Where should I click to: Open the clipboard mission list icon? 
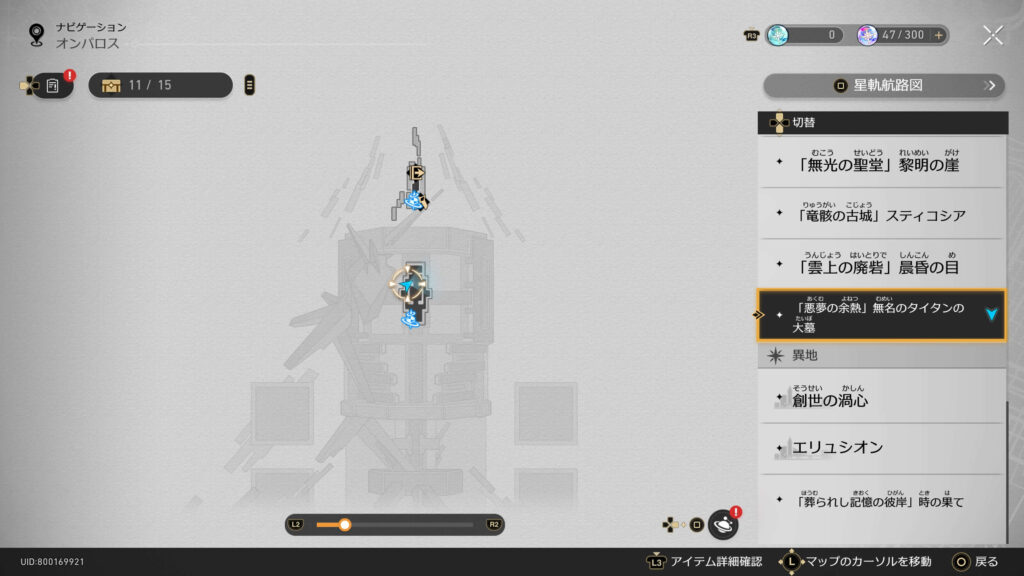tap(52, 86)
